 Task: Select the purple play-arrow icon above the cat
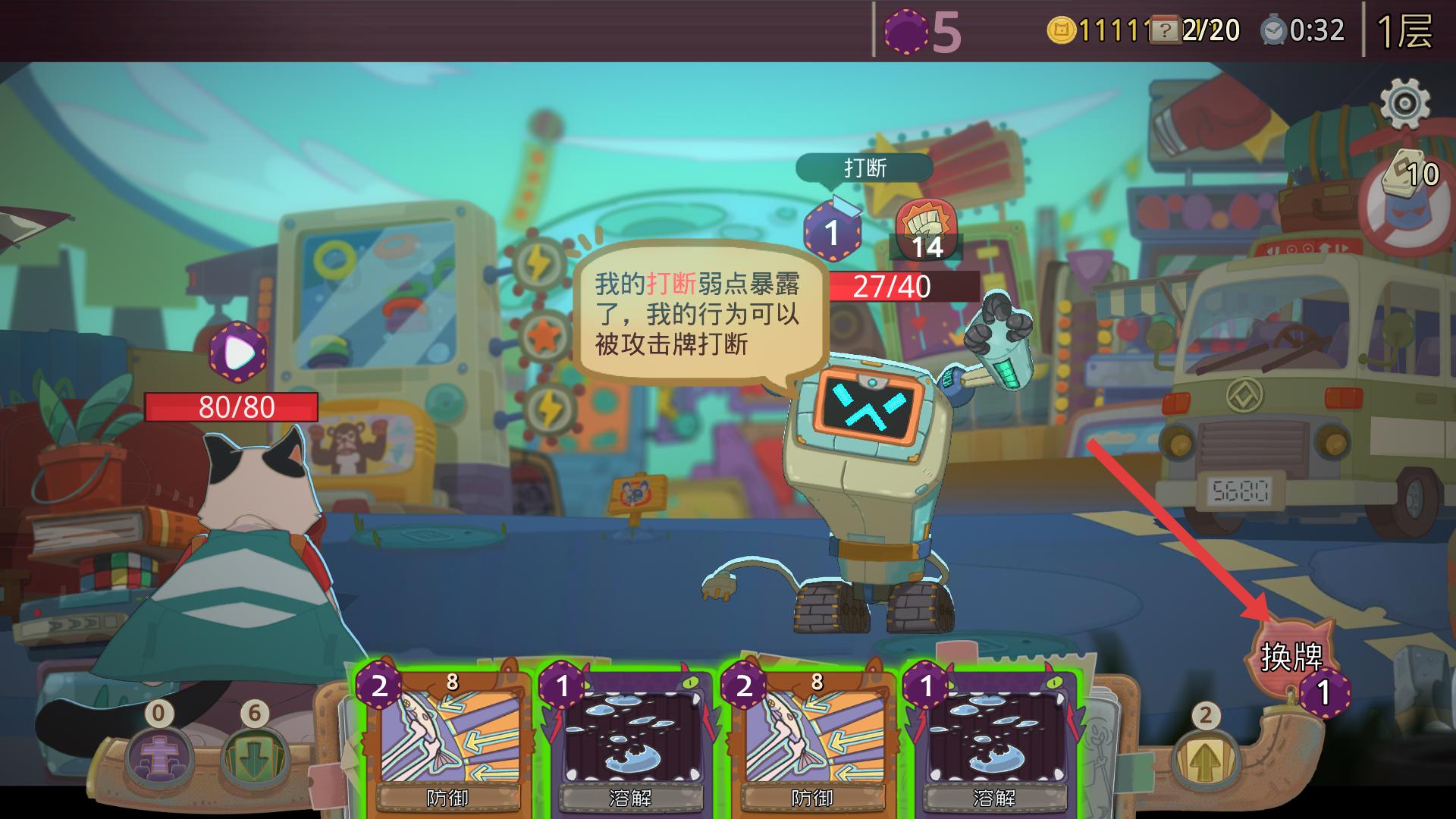click(x=238, y=353)
